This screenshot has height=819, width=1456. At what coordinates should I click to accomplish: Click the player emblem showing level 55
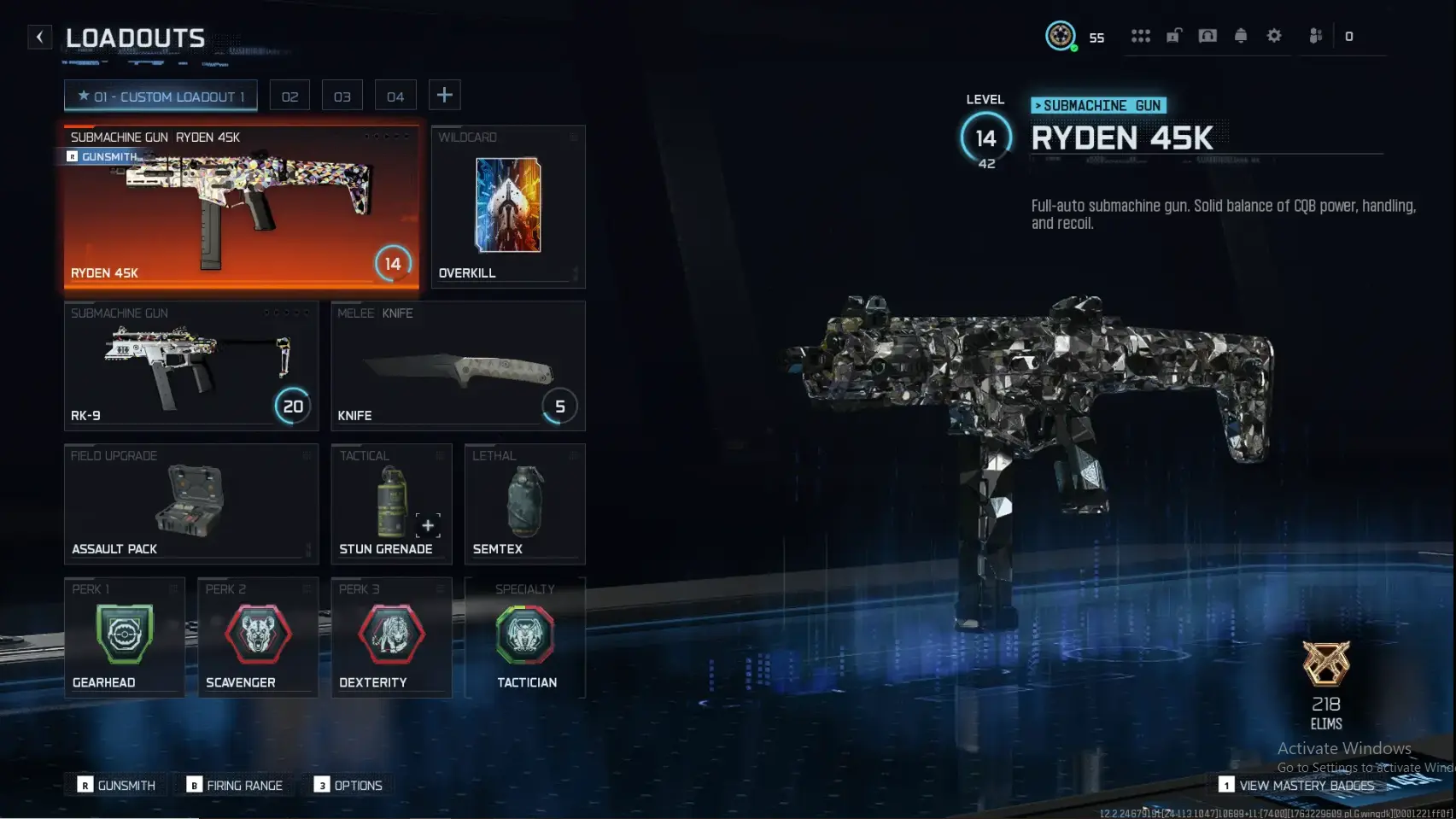(x=1061, y=36)
